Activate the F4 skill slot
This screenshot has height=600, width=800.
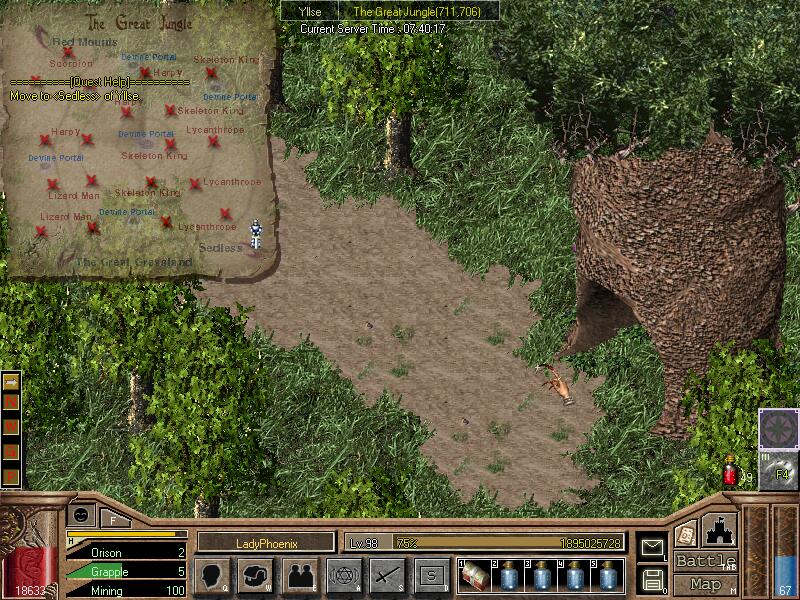pyautogui.click(x=778, y=469)
